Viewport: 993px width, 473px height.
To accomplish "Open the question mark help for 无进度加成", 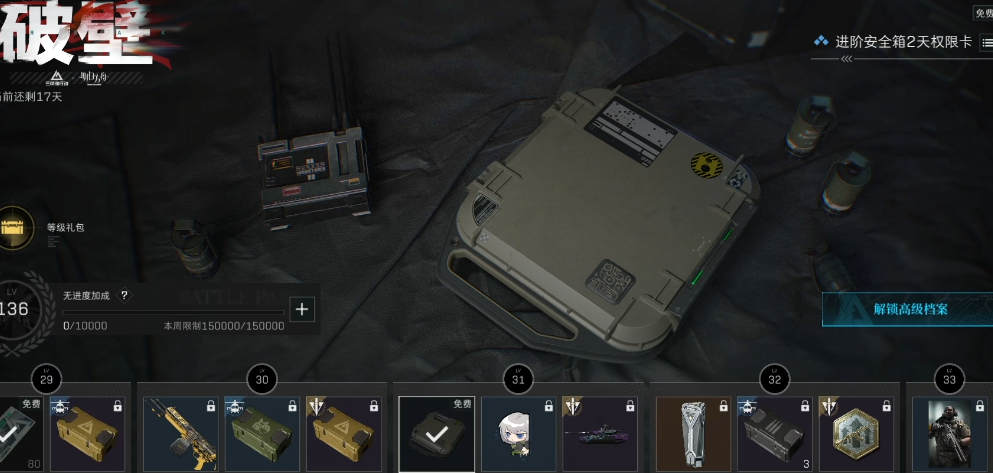I will coord(124,296).
